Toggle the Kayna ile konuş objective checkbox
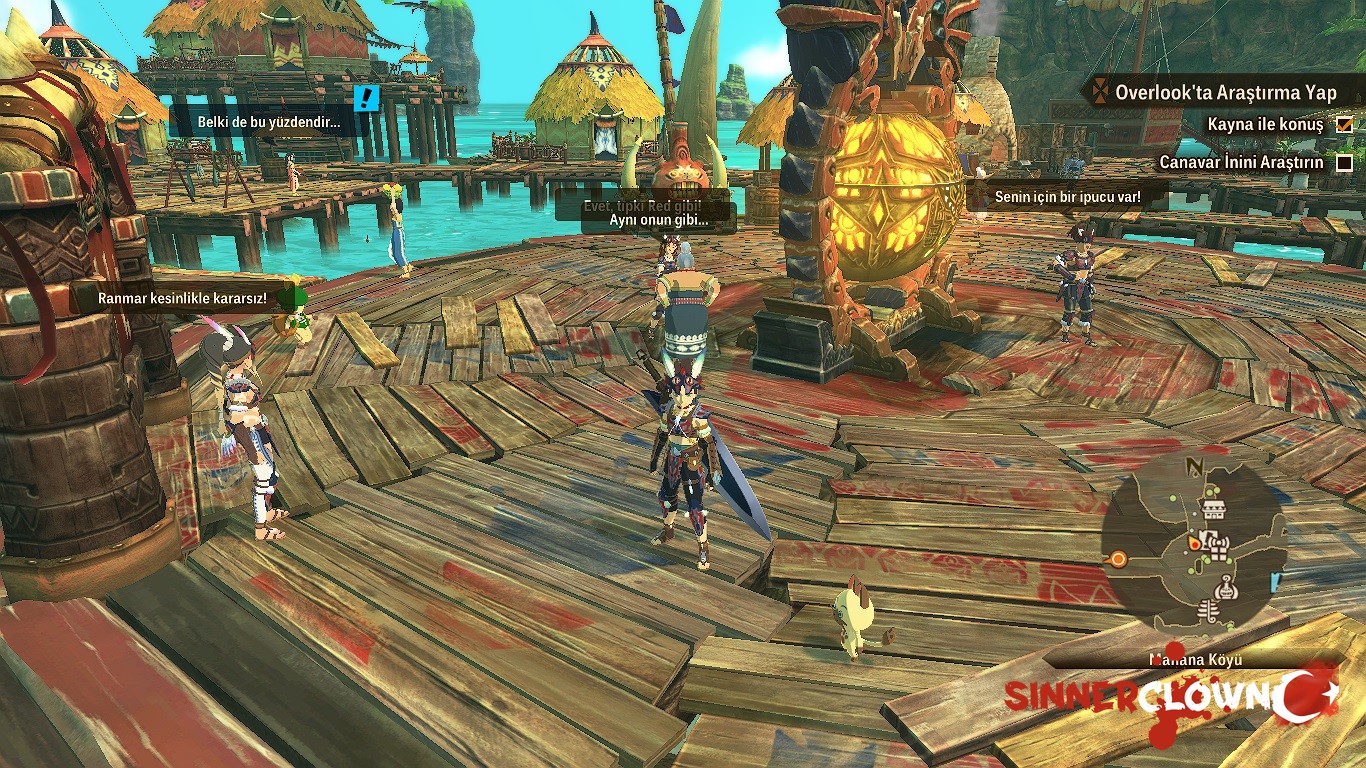1366x768 pixels. 1345,125
